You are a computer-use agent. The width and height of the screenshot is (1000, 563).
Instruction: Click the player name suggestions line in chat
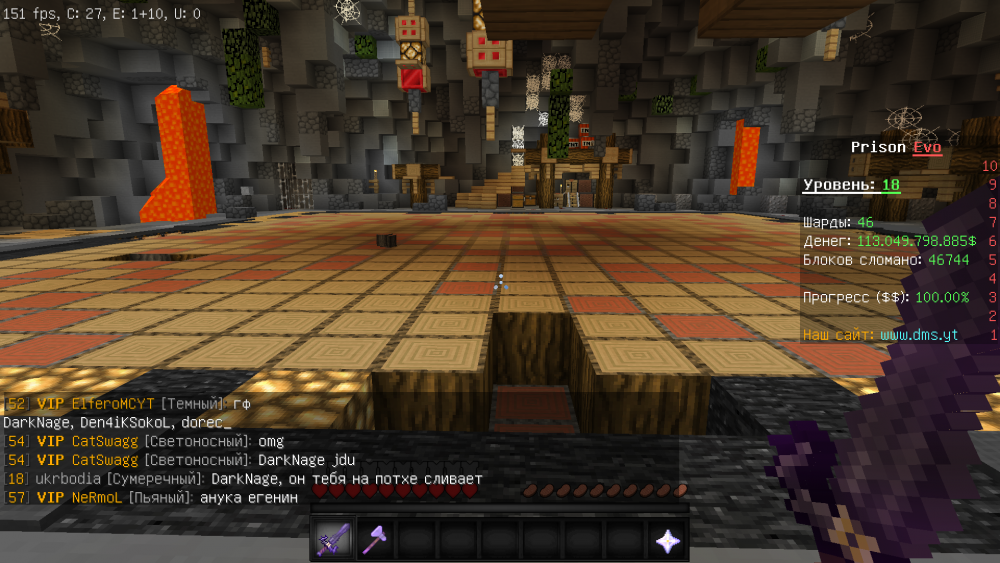[x=116, y=422]
